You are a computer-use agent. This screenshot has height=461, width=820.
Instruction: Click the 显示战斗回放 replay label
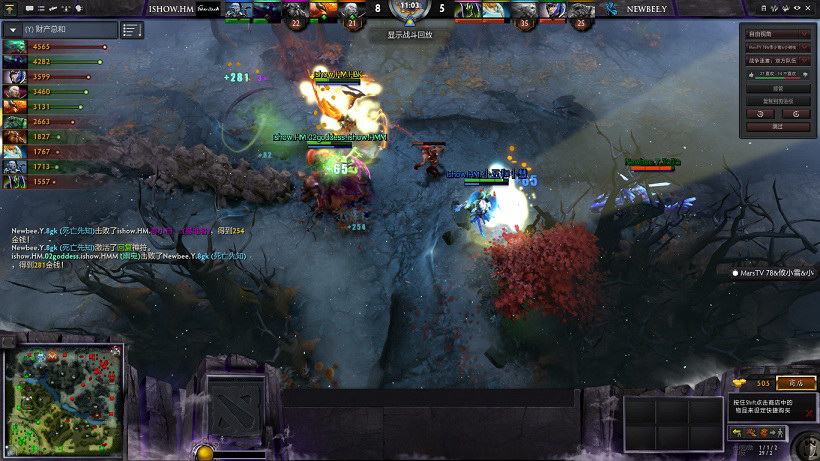pyautogui.click(x=410, y=35)
